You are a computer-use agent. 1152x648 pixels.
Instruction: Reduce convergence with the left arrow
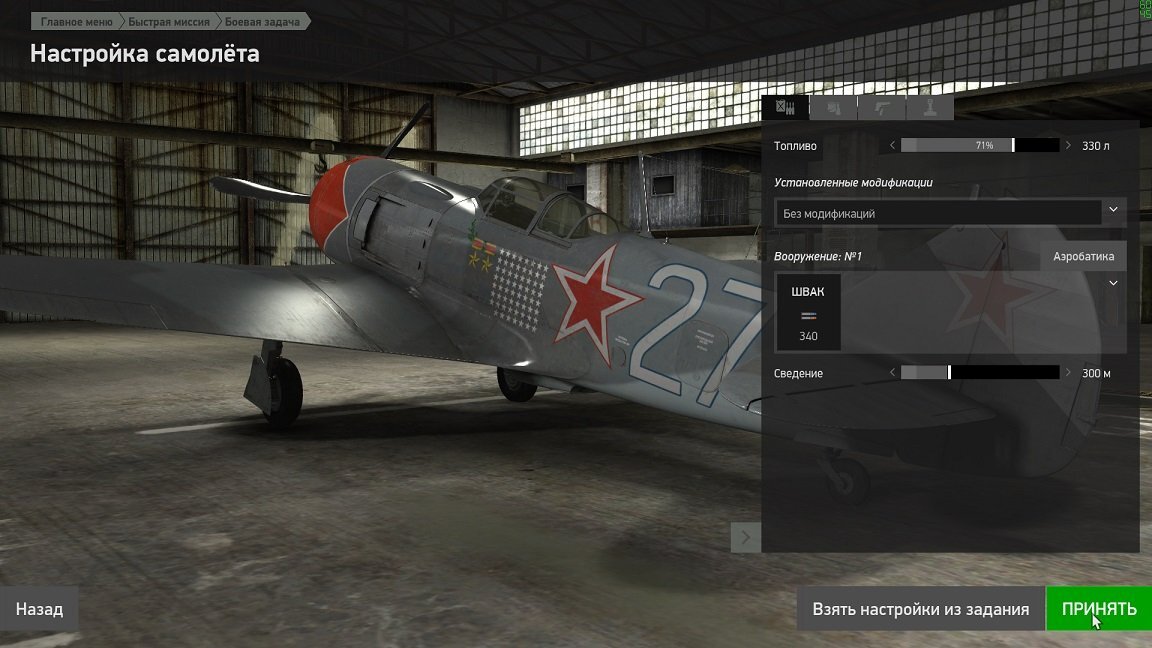click(892, 373)
